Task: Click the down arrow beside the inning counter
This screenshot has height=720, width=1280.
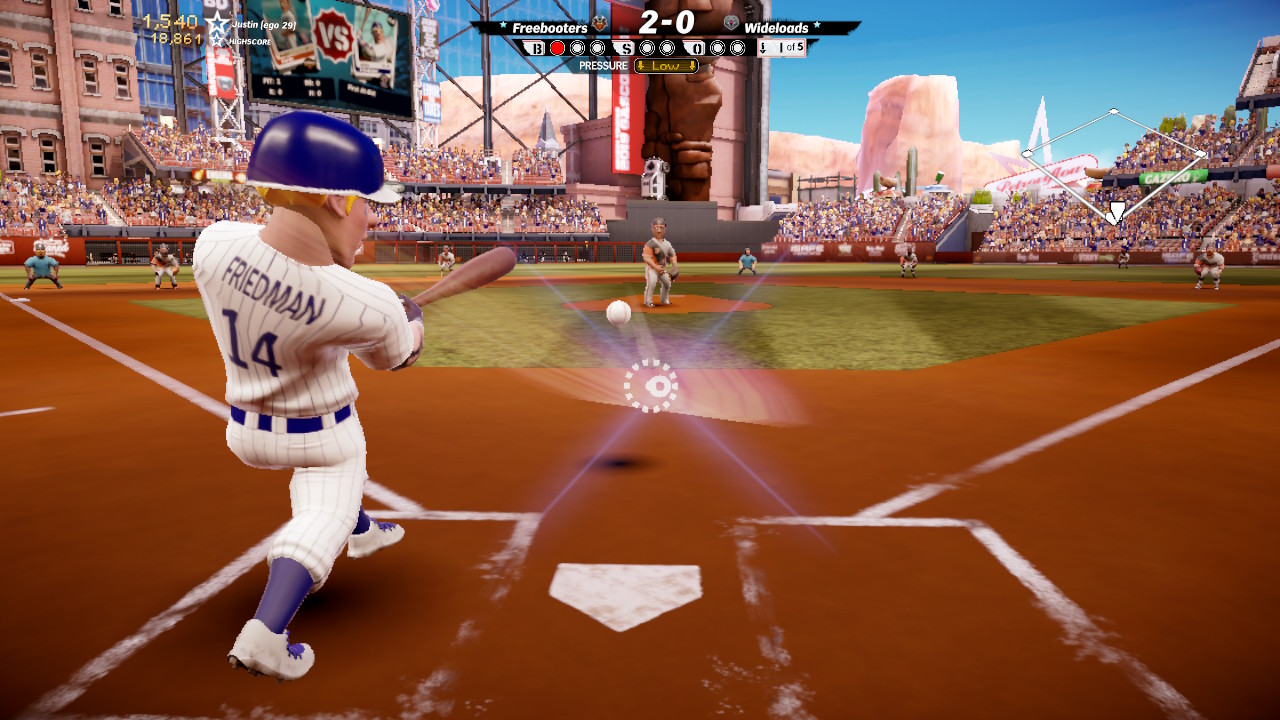Action: [x=765, y=48]
